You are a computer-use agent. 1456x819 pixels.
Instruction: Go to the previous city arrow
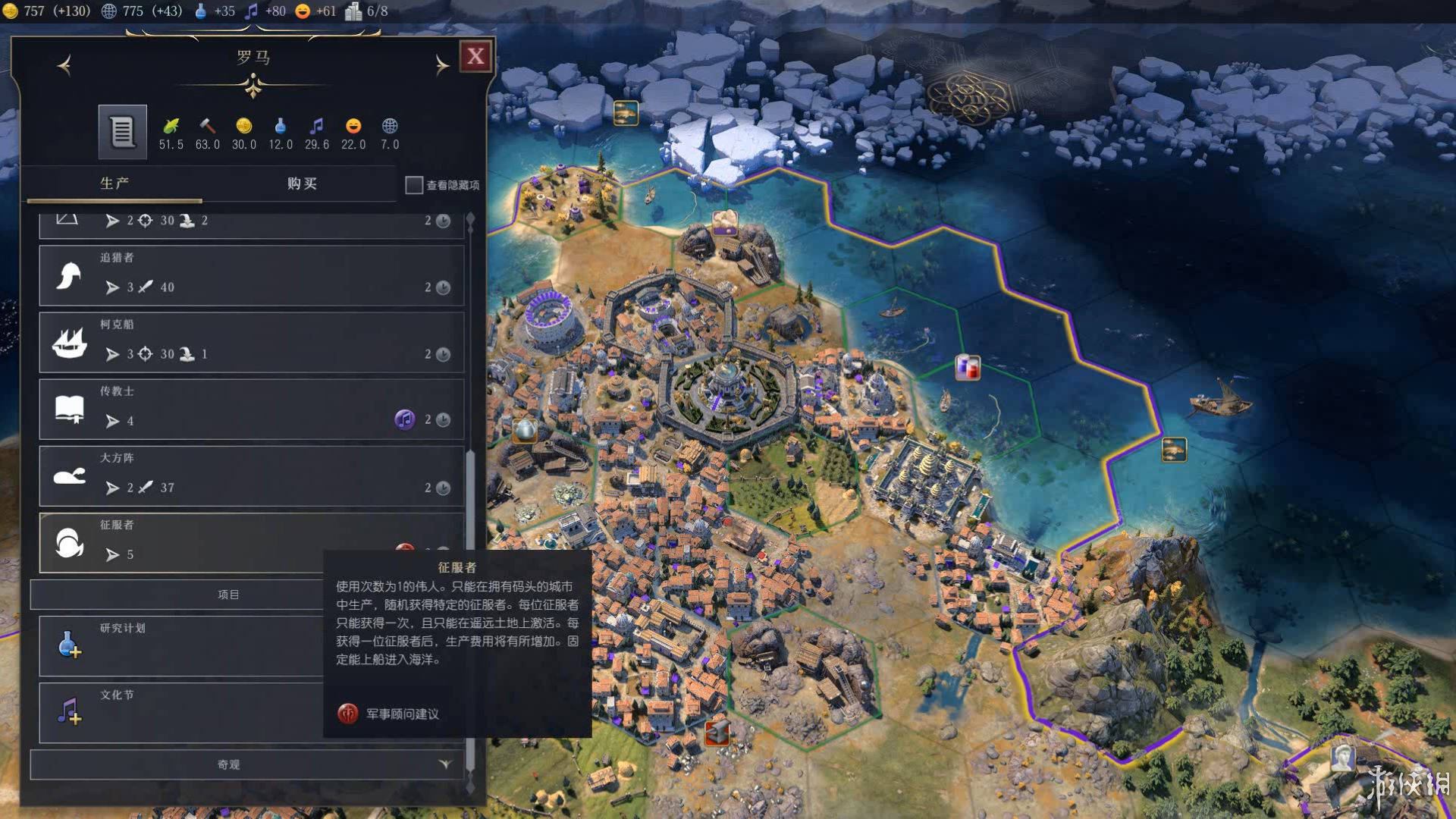[x=64, y=65]
